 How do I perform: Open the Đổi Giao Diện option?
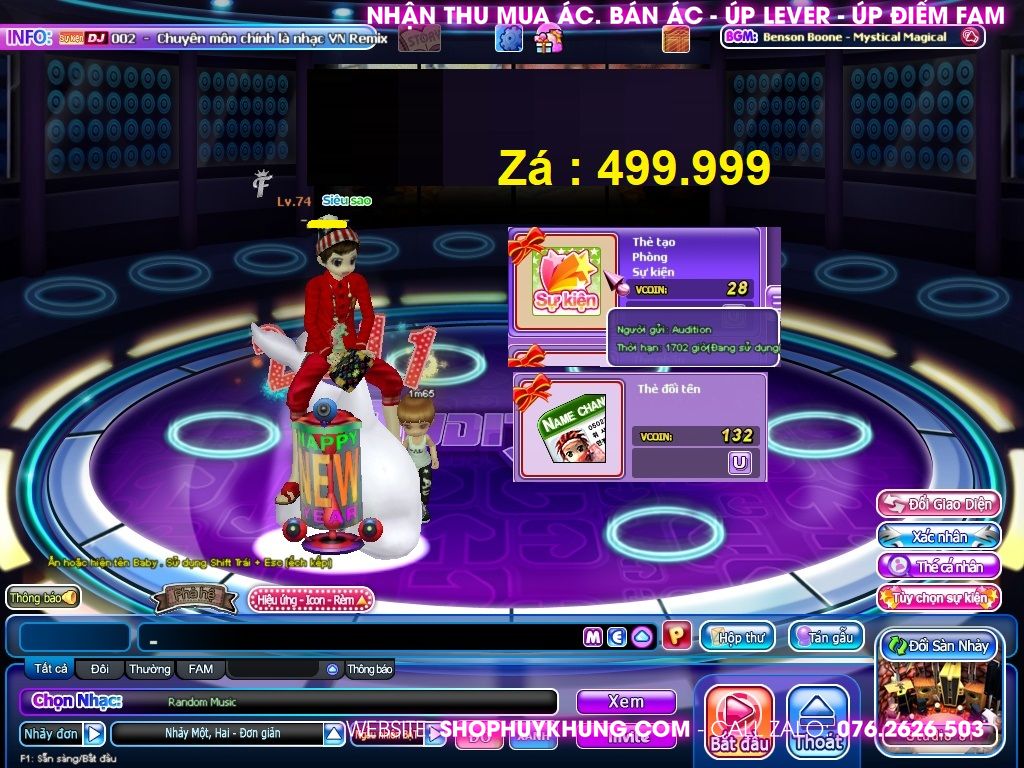point(938,504)
